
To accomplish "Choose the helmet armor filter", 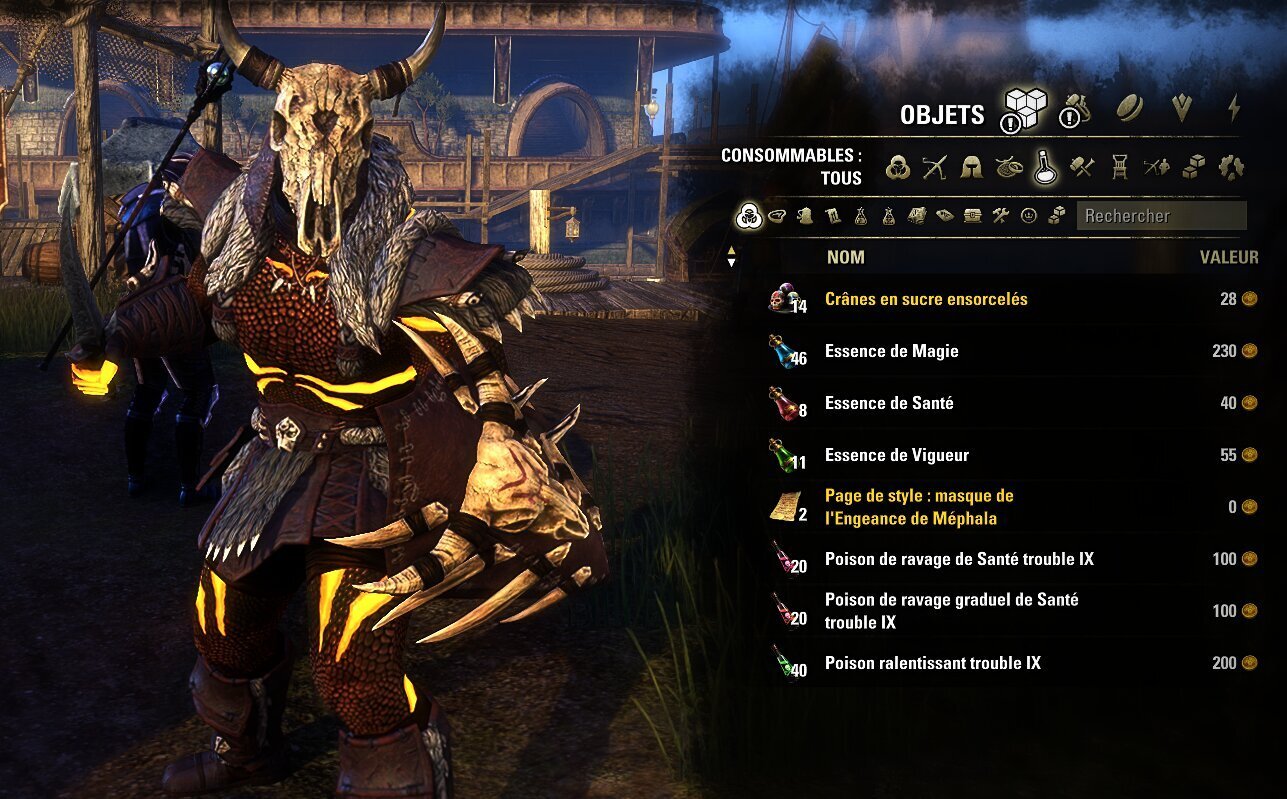I will [x=971, y=167].
